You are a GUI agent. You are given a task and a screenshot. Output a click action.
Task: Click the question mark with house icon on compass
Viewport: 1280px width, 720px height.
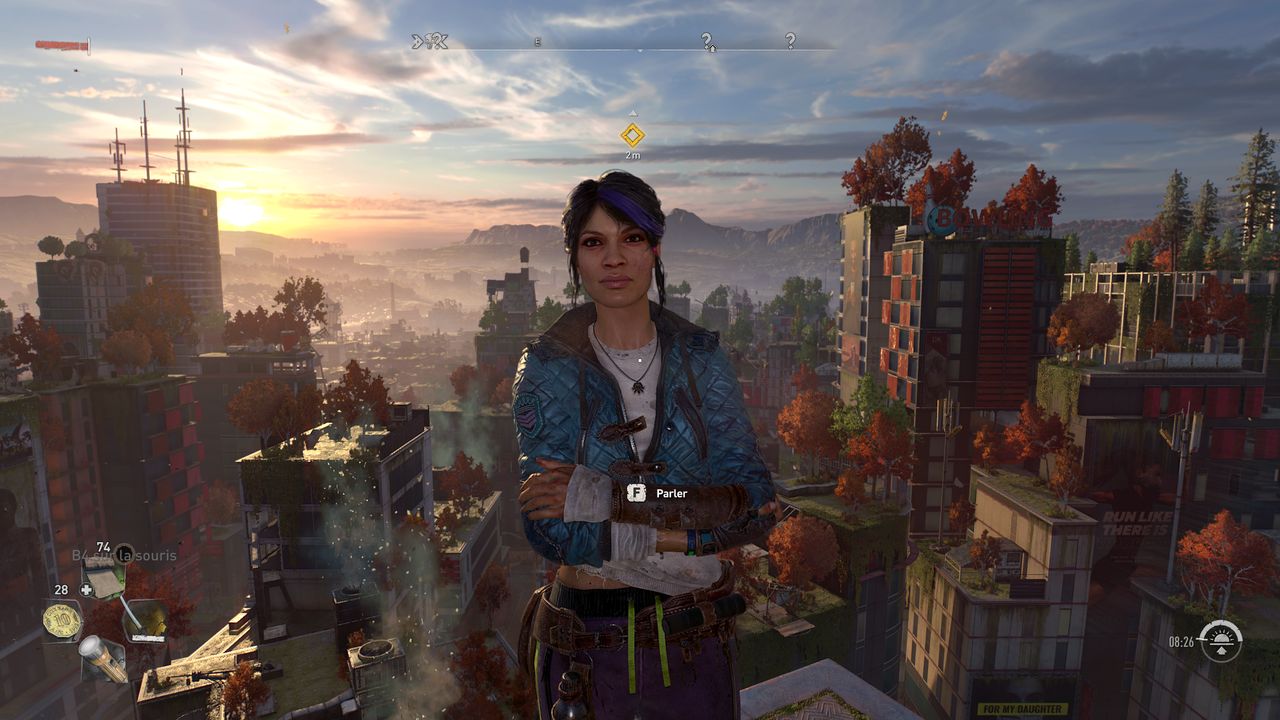(707, 41)
